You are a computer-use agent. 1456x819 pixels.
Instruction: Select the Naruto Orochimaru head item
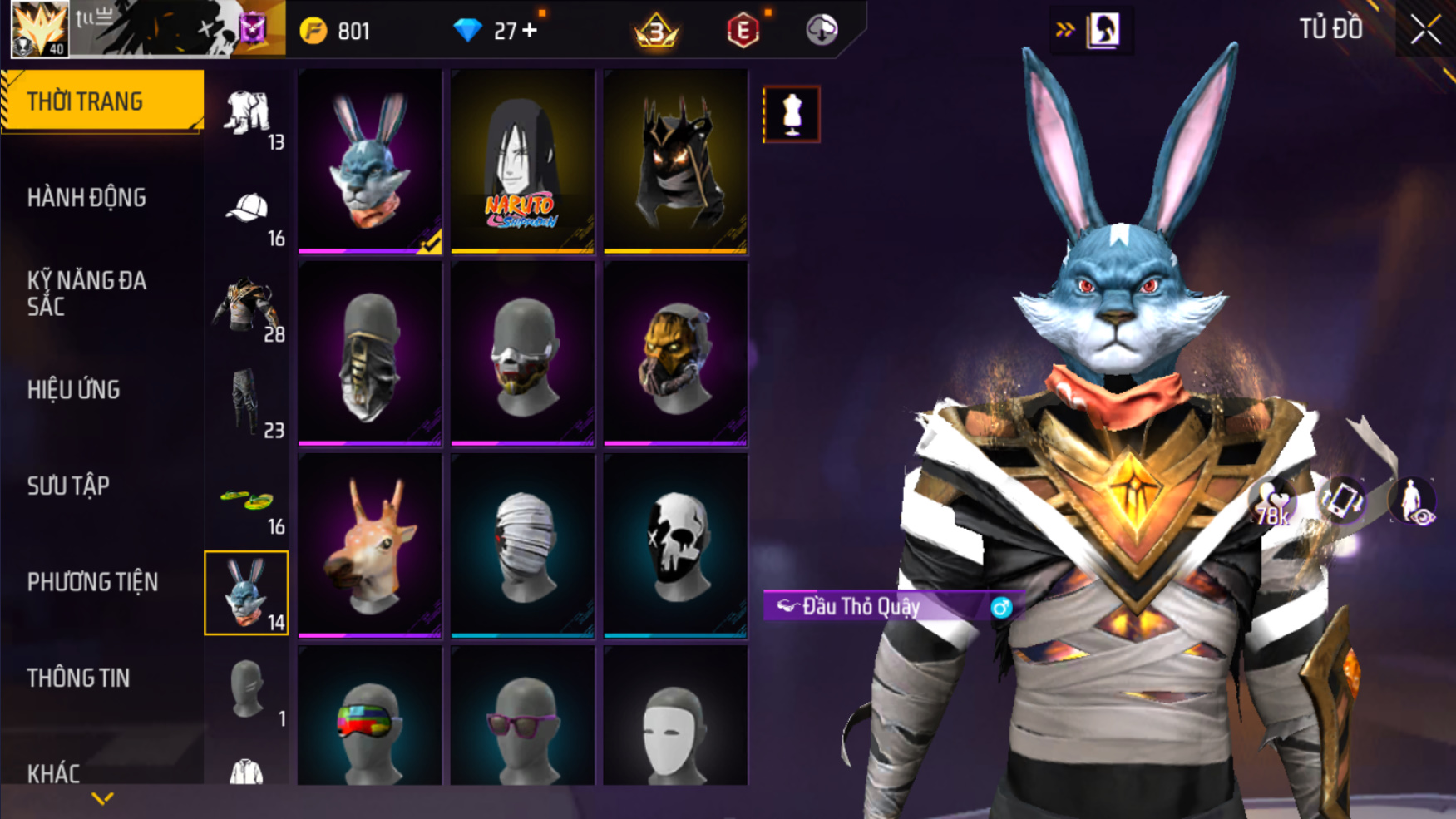522,161
